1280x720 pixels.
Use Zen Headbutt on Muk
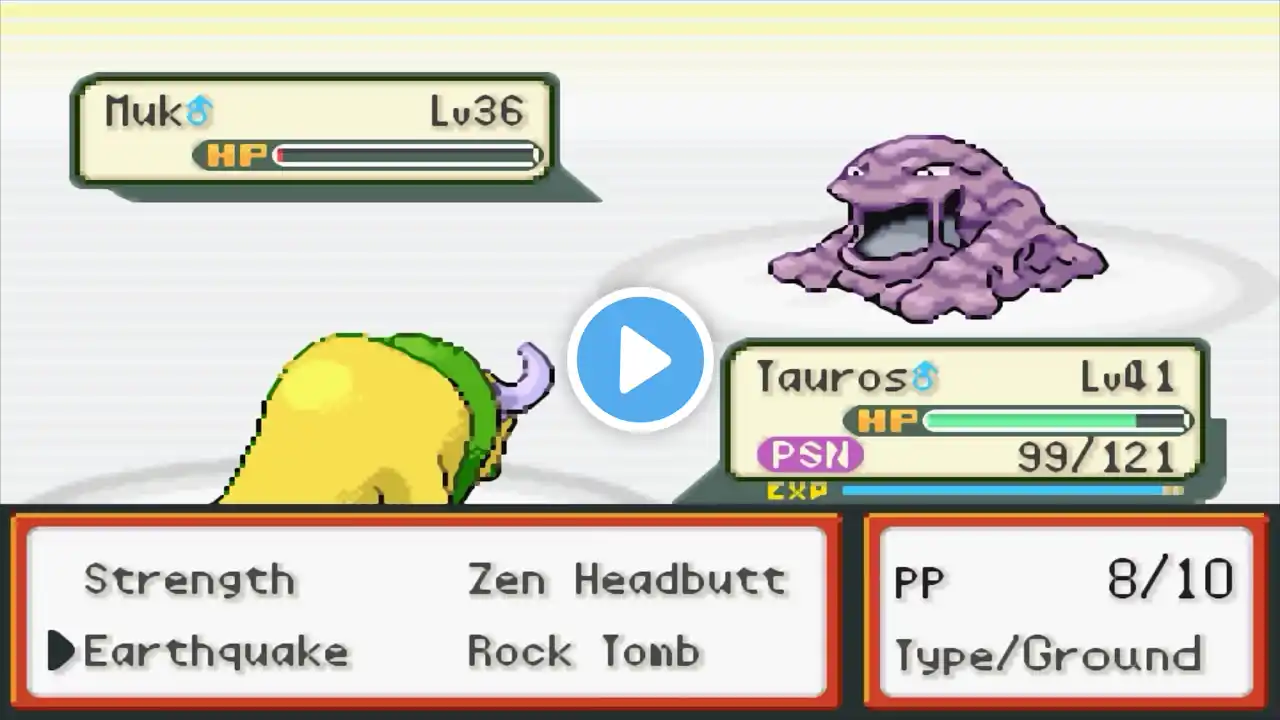click(x=627, y=580)
